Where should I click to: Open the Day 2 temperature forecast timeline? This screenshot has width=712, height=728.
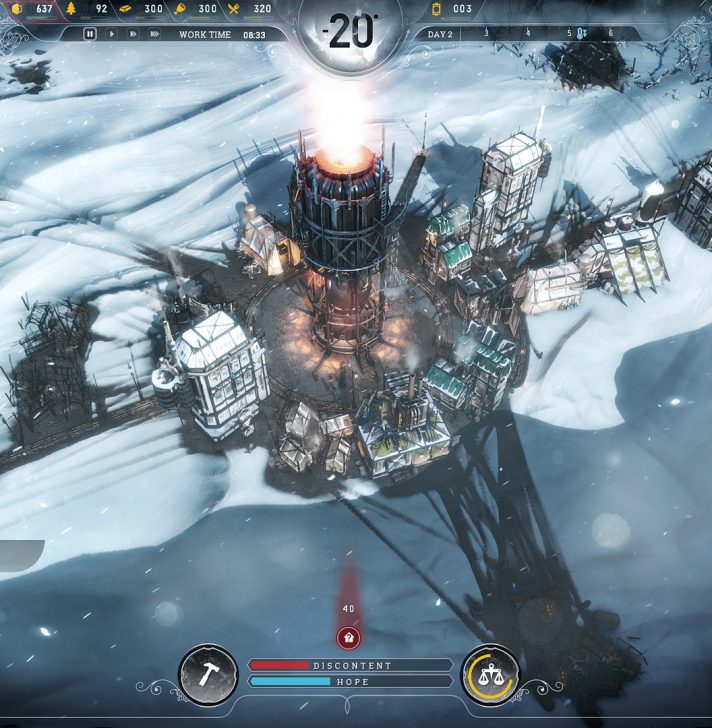point(520,34)
